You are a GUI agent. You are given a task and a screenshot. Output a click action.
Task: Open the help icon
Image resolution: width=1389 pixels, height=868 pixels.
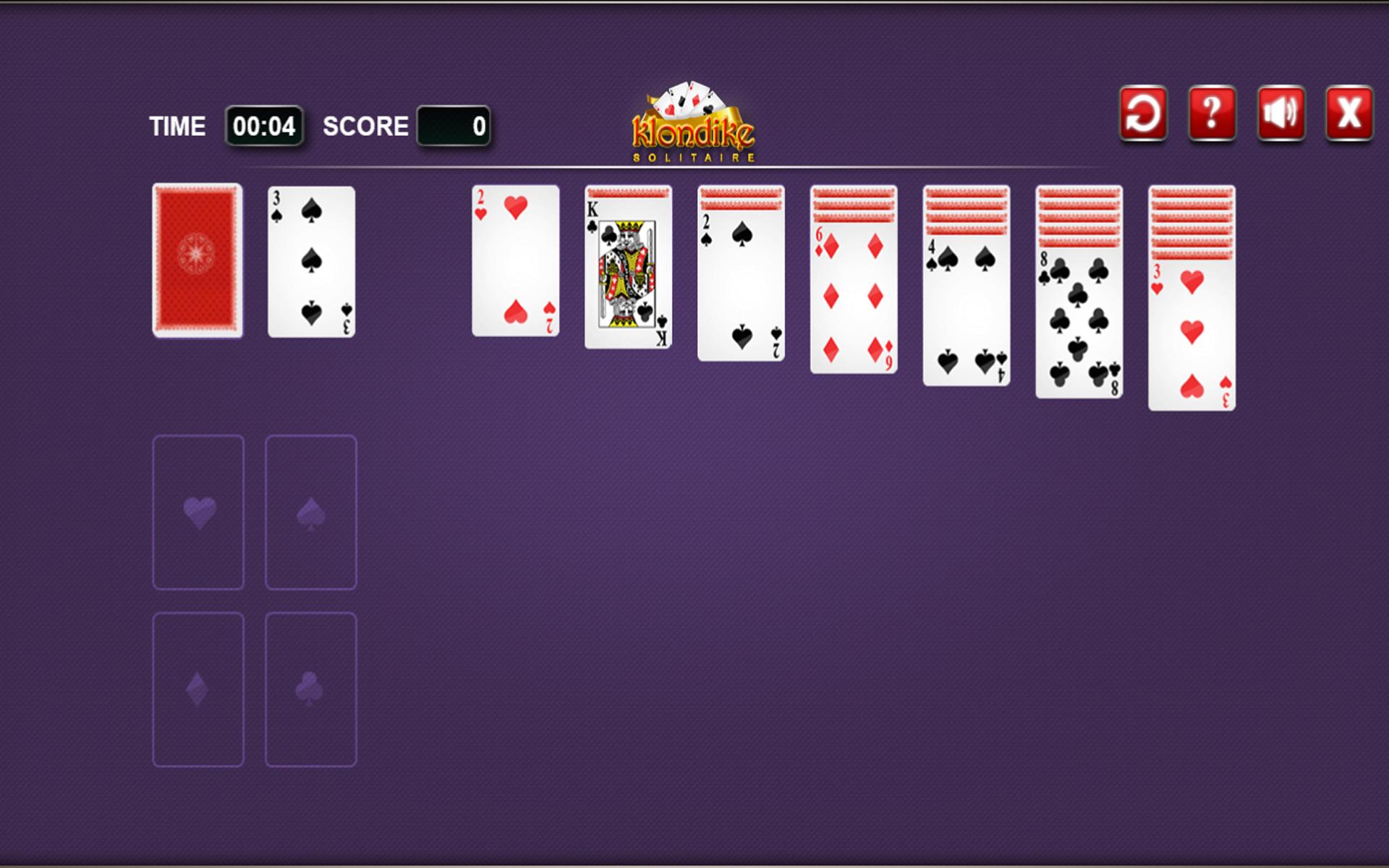pyautogui.click(x=1212, y=114)
